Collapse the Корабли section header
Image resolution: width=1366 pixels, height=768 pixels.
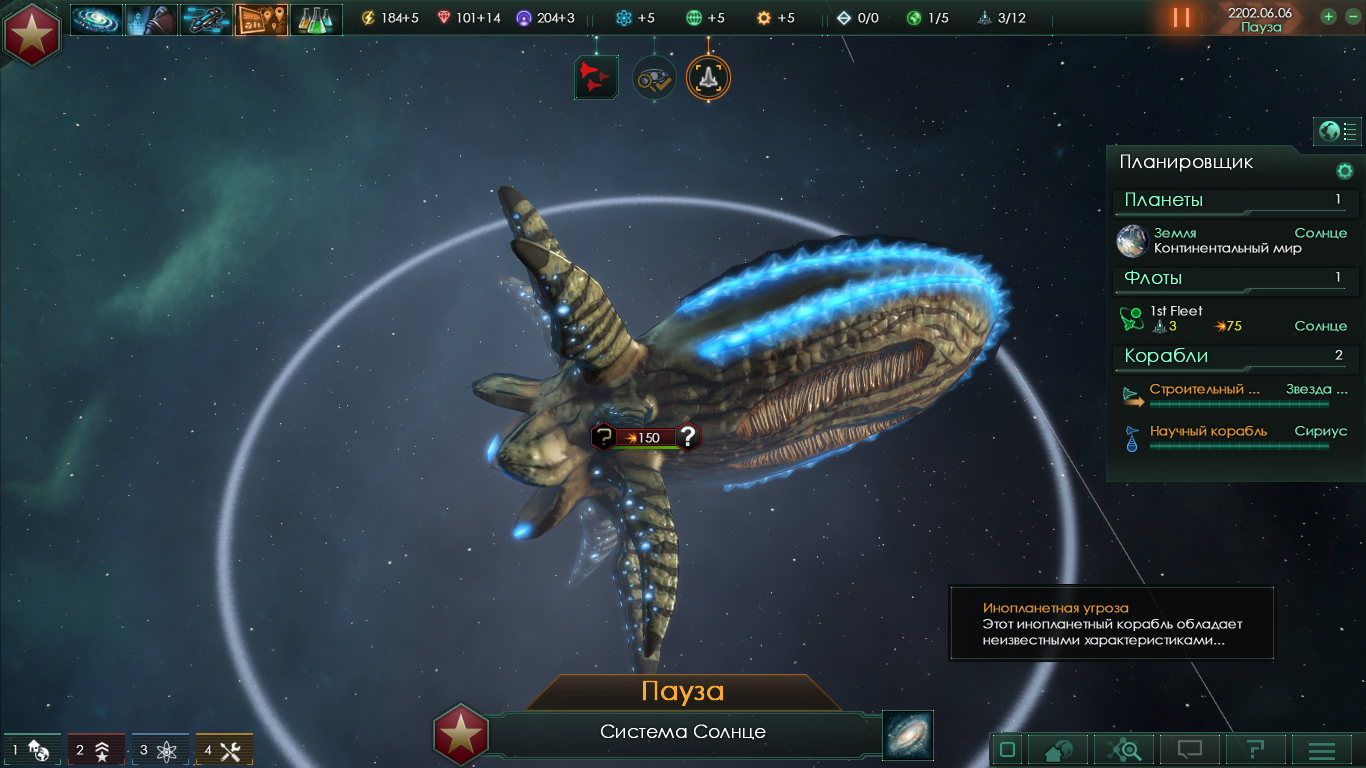(x=1232, y=356)
